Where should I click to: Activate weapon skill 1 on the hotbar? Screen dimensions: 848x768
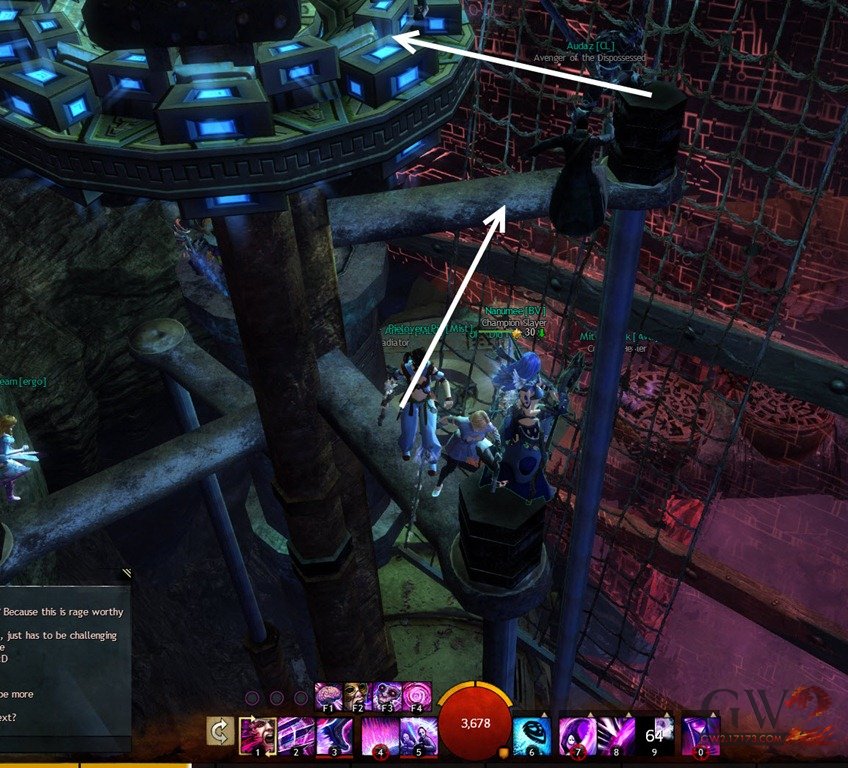tap(257, 735)
